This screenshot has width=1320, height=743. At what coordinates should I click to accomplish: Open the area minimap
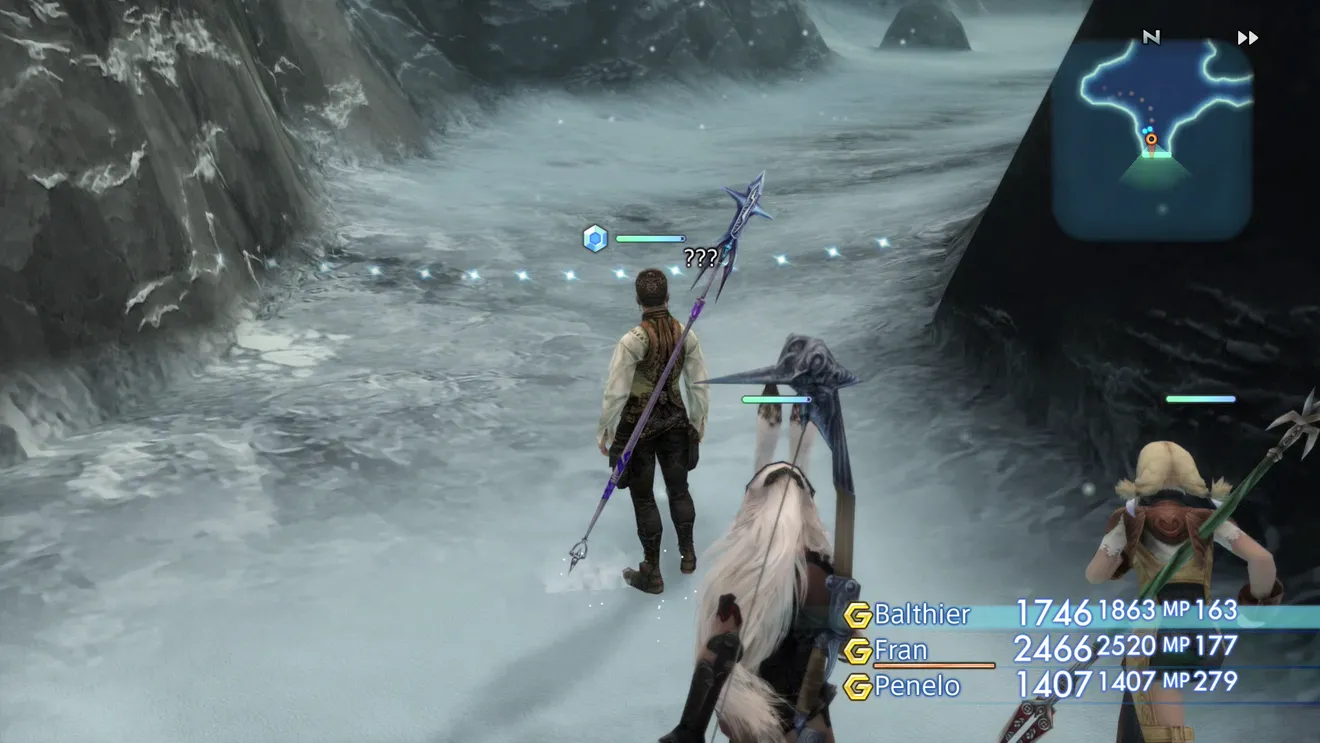click(x=1152, y=140)
